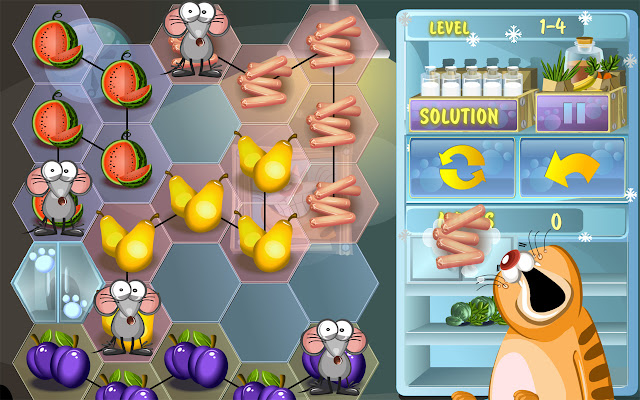Undo last move with back arrow
Screen dimensions: 640x400
(572, 167)
